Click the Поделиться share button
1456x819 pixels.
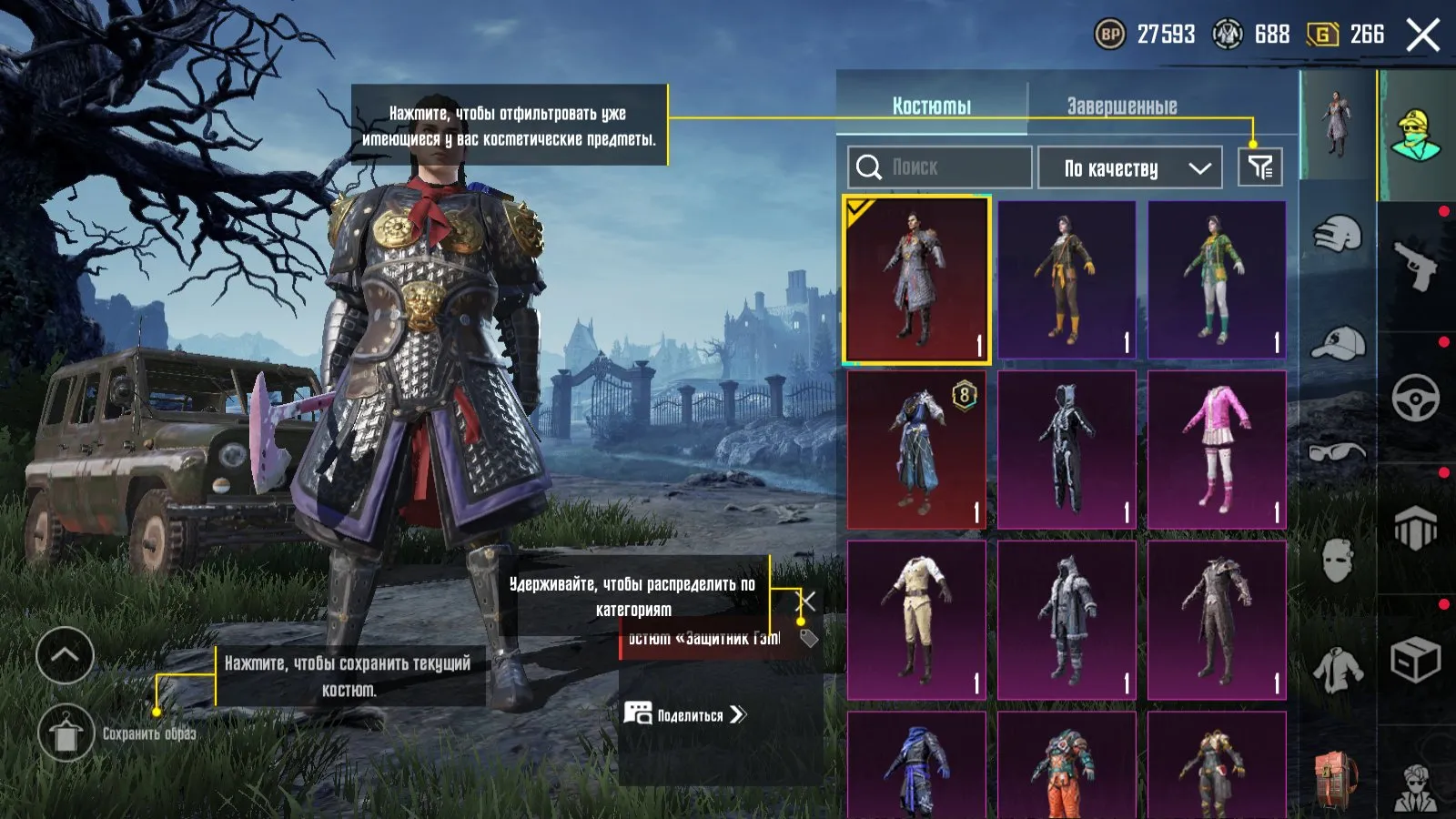pyautogui.click(x=686, y=715)
